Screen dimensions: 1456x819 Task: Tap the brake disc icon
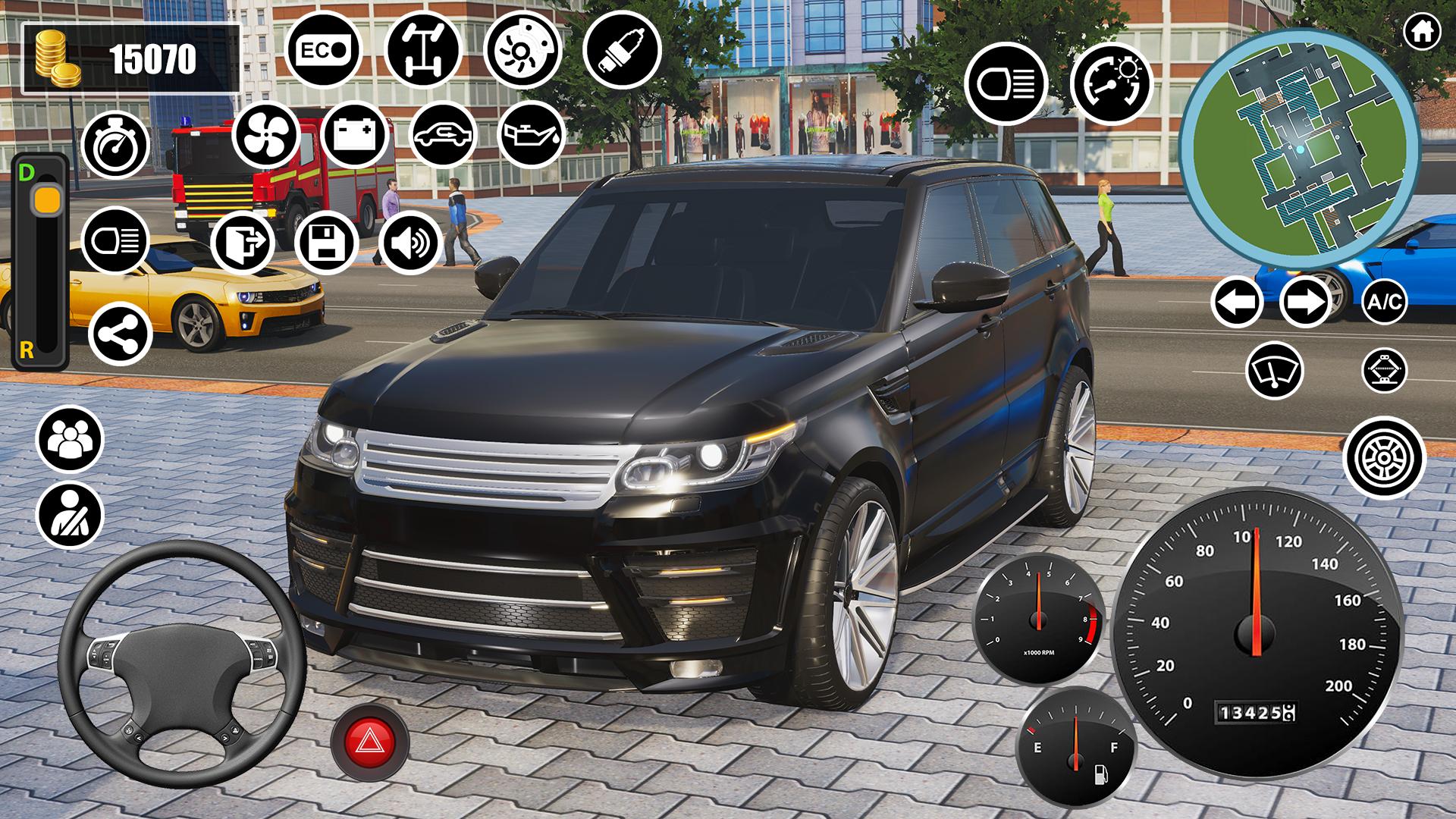pos(522,52)
